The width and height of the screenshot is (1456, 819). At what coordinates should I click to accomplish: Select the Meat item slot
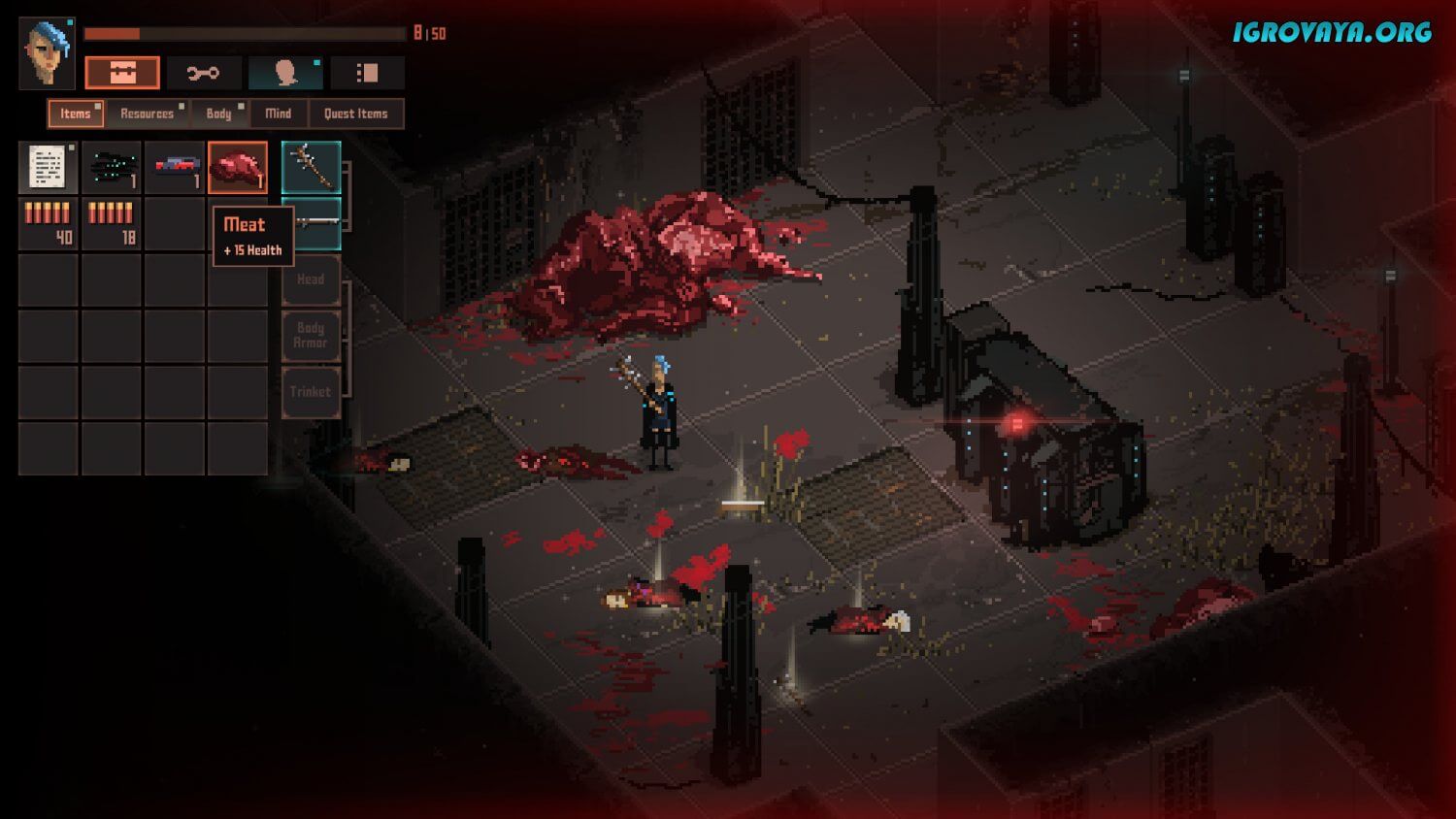(x=238, y=168)
